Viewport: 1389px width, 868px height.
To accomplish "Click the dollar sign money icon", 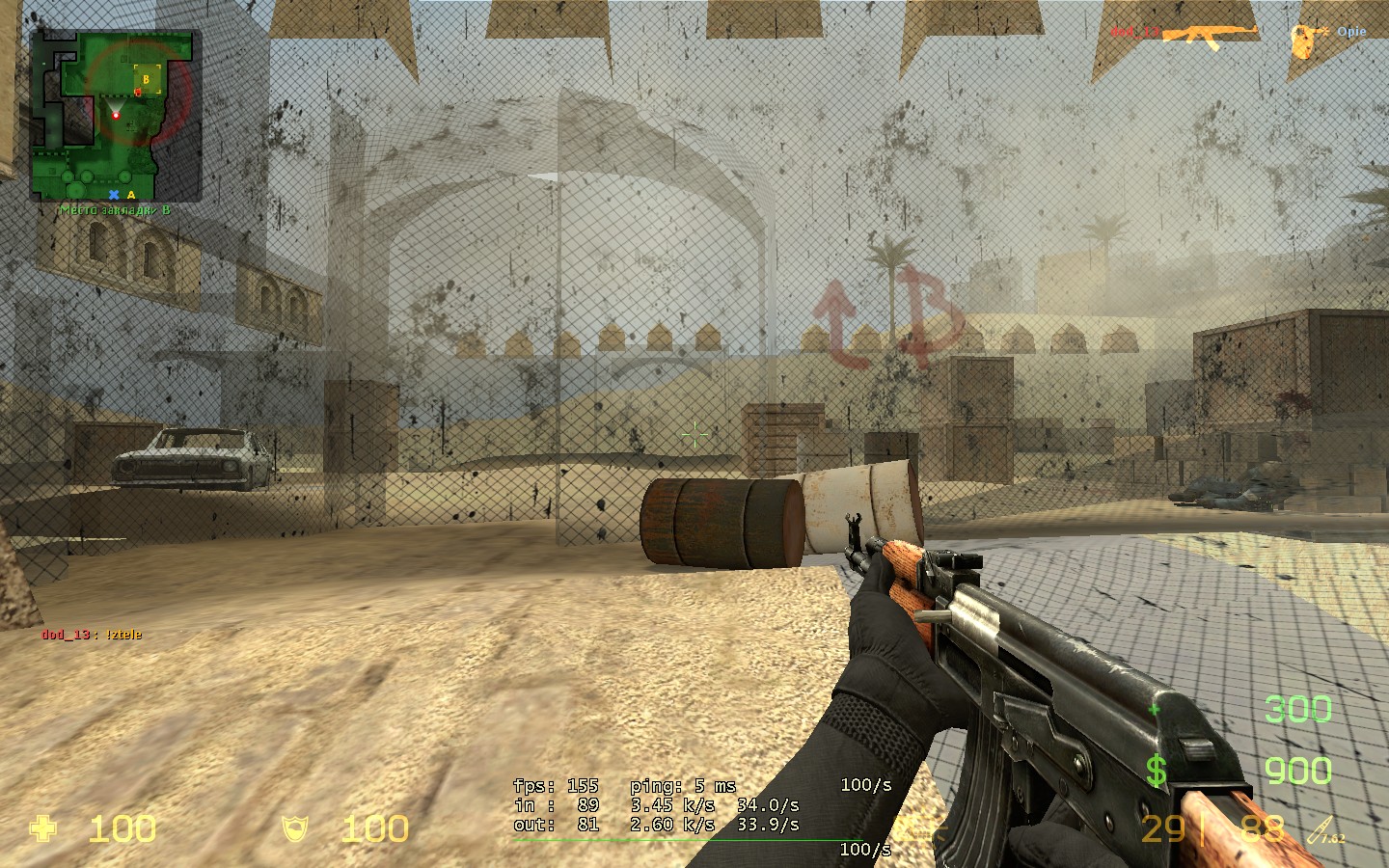I will pos(1156,771).
